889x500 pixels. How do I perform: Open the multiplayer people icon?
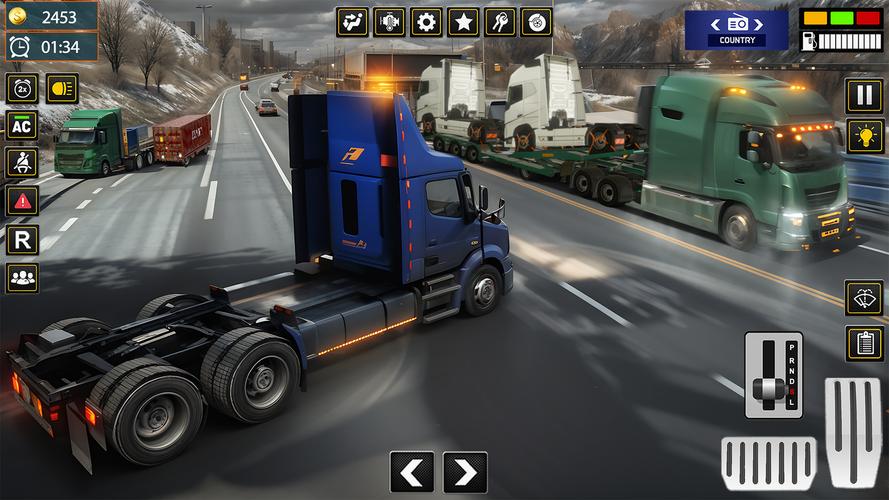tap(22, 278)
